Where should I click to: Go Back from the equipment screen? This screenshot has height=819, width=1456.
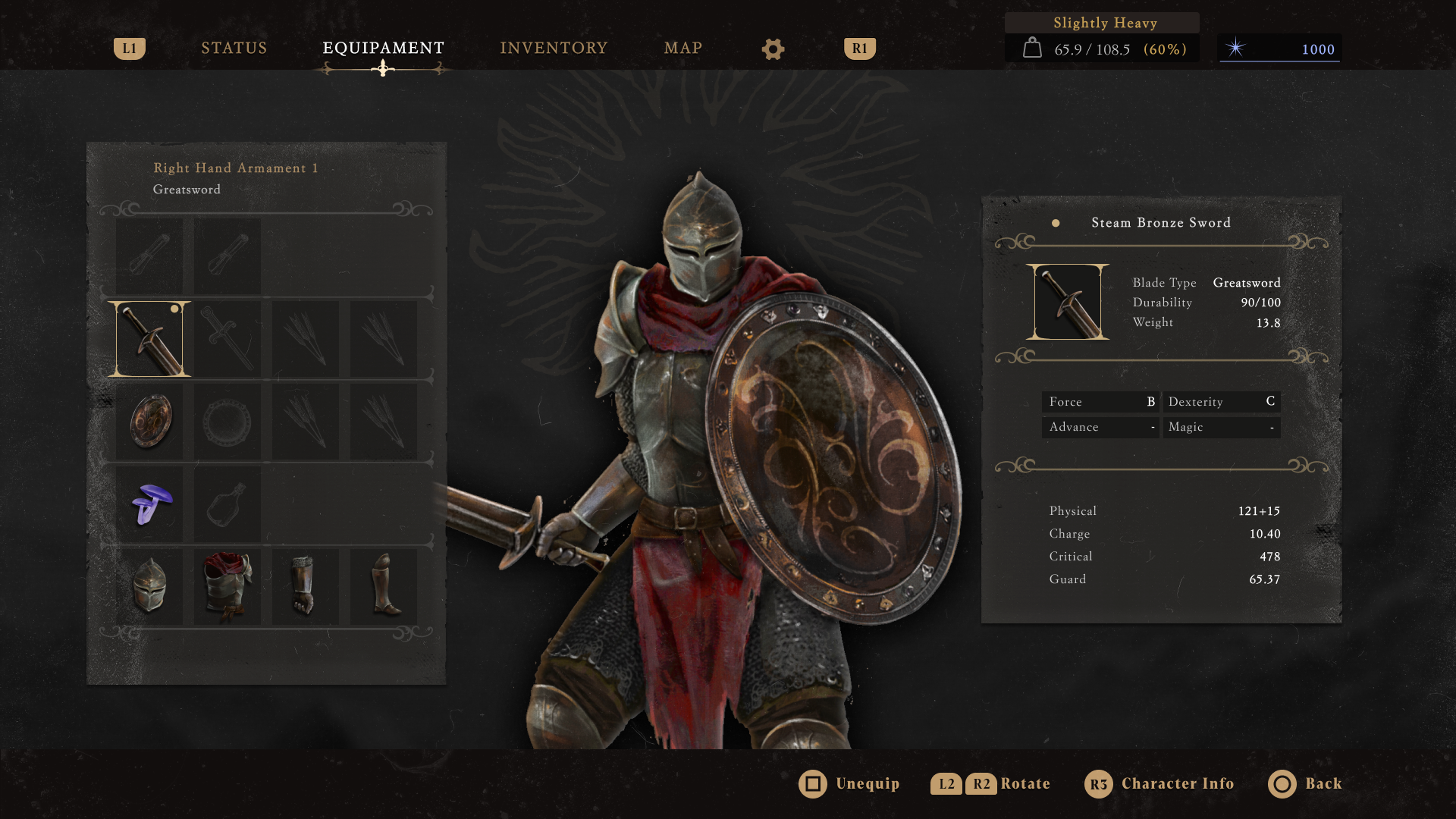click(x=1305, y=783)
